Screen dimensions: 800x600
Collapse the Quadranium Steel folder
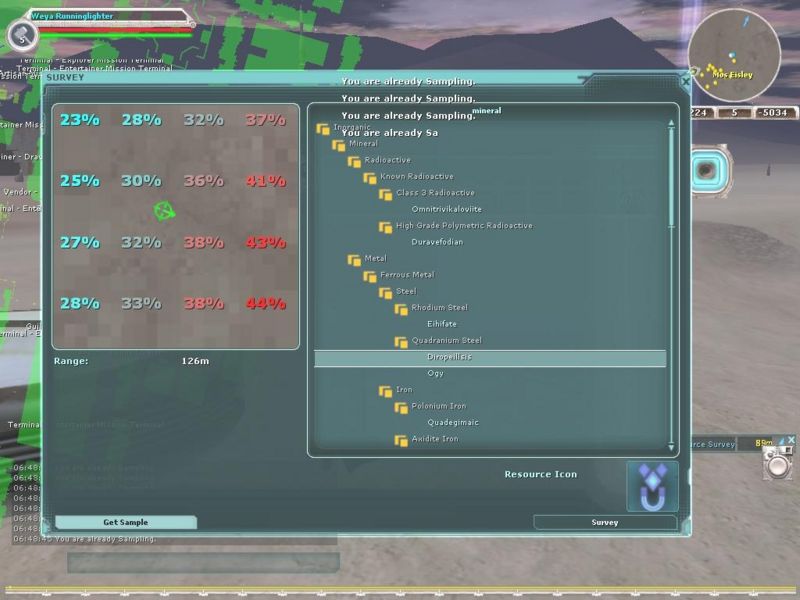[x=402, y=341]
